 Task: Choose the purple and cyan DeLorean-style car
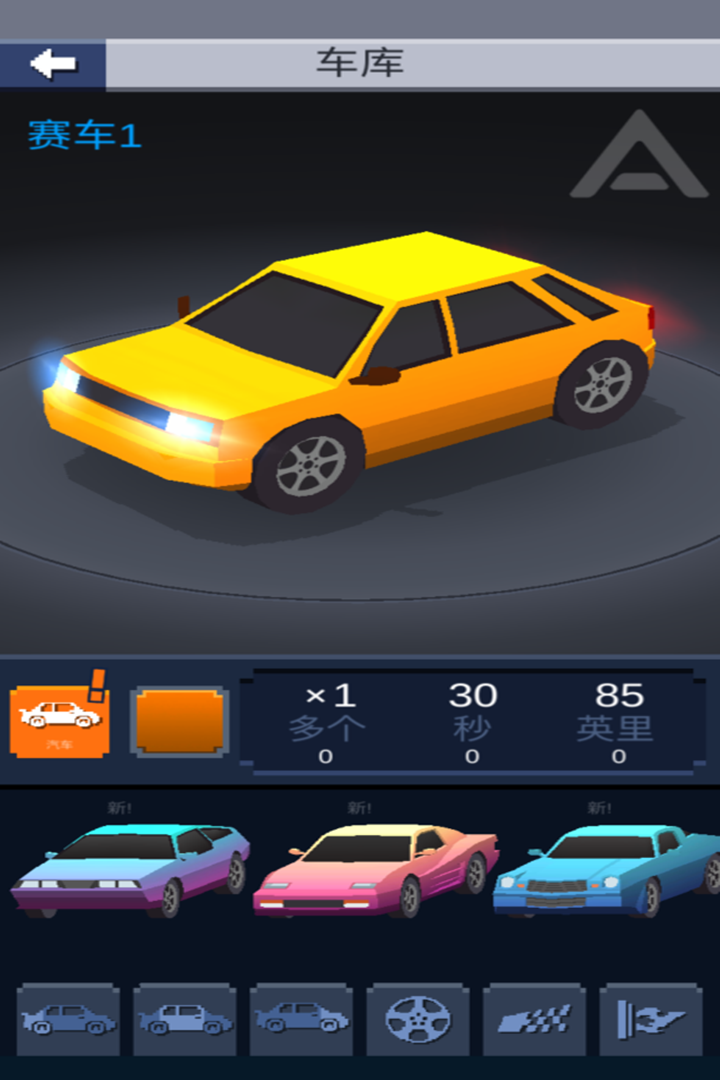(130, 868)
